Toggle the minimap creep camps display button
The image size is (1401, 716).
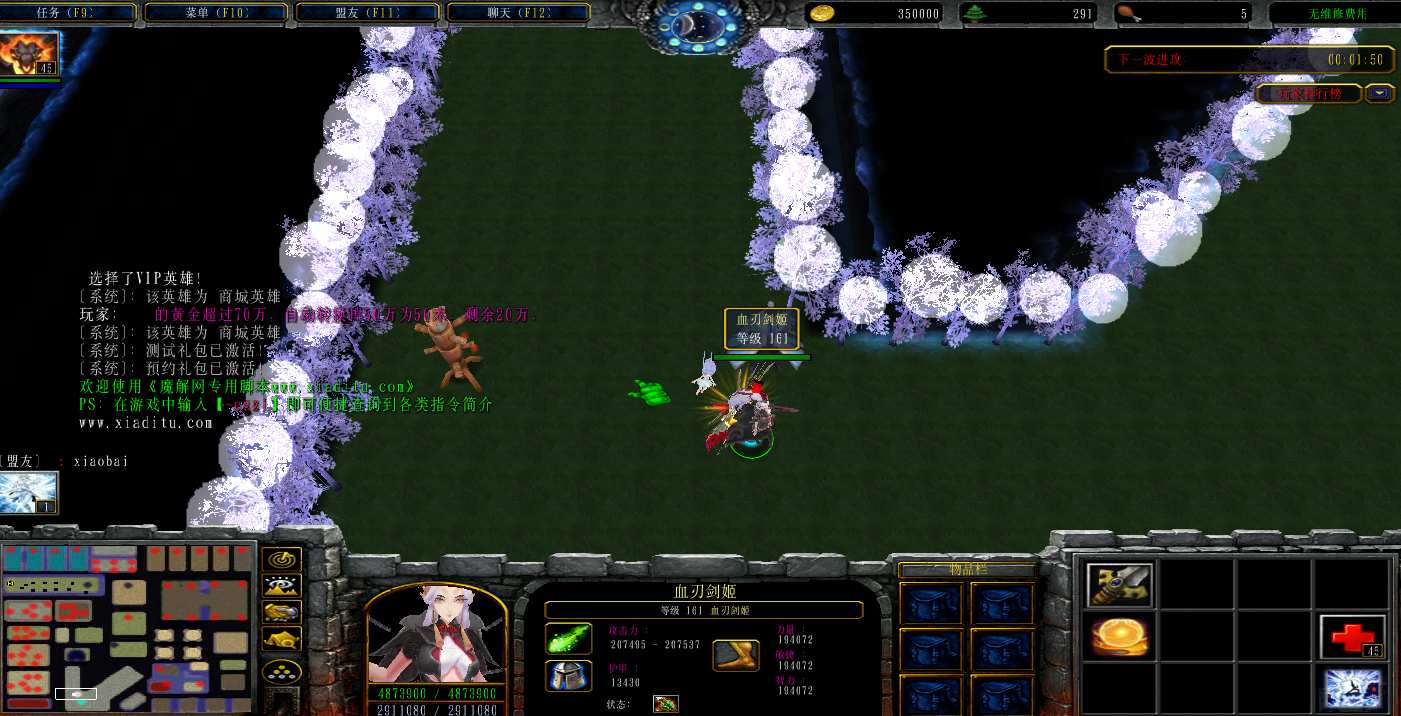(281, 639)
